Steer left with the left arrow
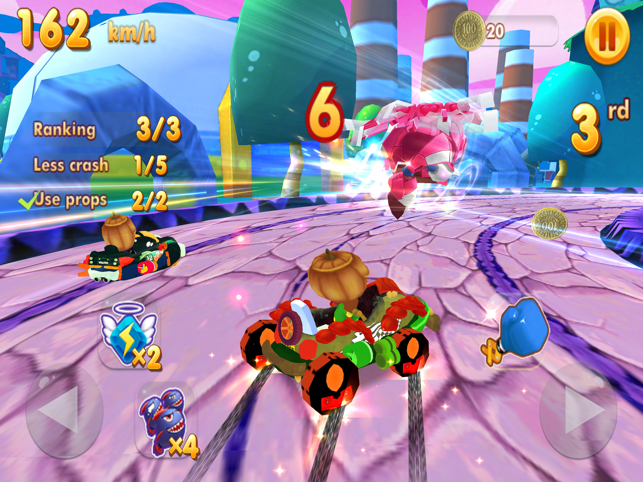 [63, 412]
